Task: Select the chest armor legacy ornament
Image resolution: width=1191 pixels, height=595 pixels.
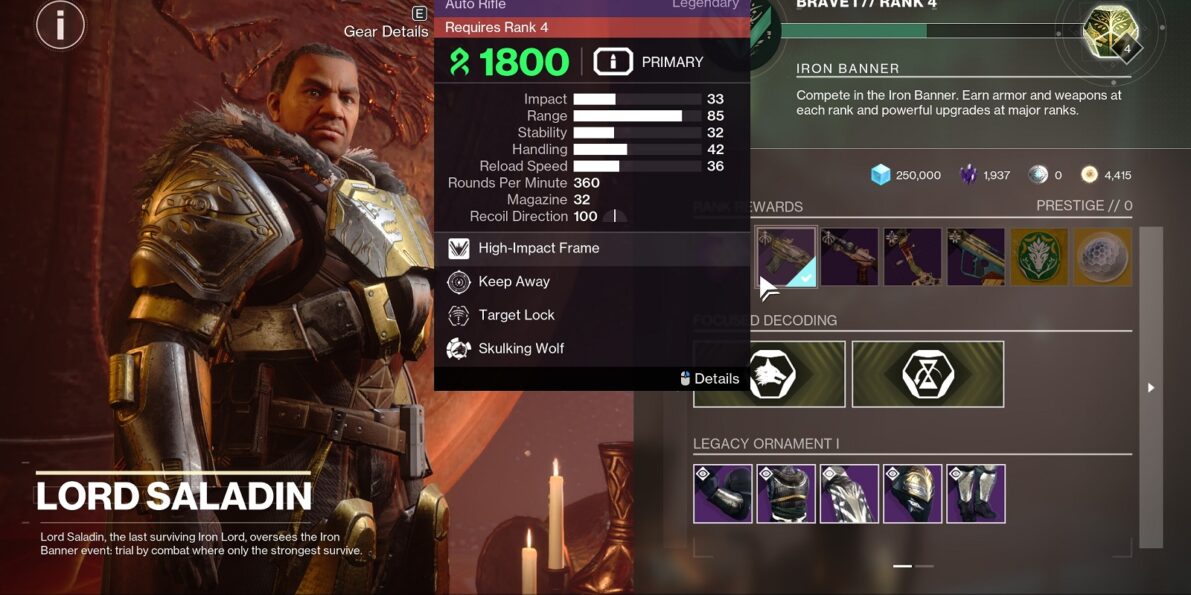Action: click(786, 494)
